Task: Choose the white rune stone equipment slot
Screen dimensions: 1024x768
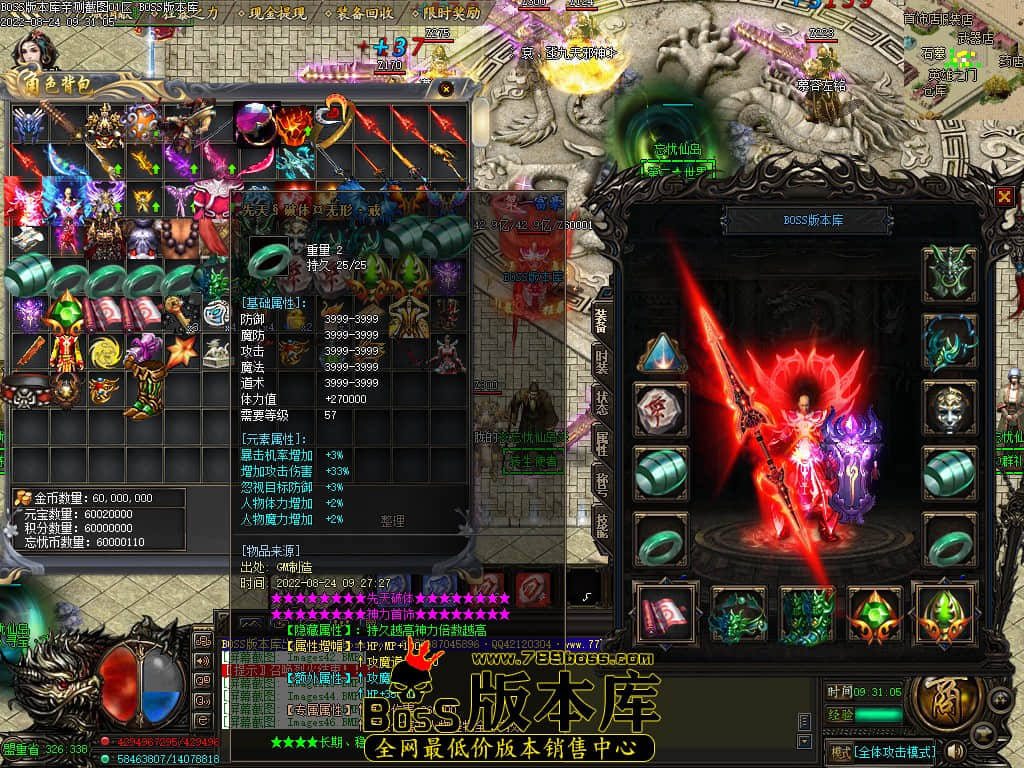Action: 661,408
